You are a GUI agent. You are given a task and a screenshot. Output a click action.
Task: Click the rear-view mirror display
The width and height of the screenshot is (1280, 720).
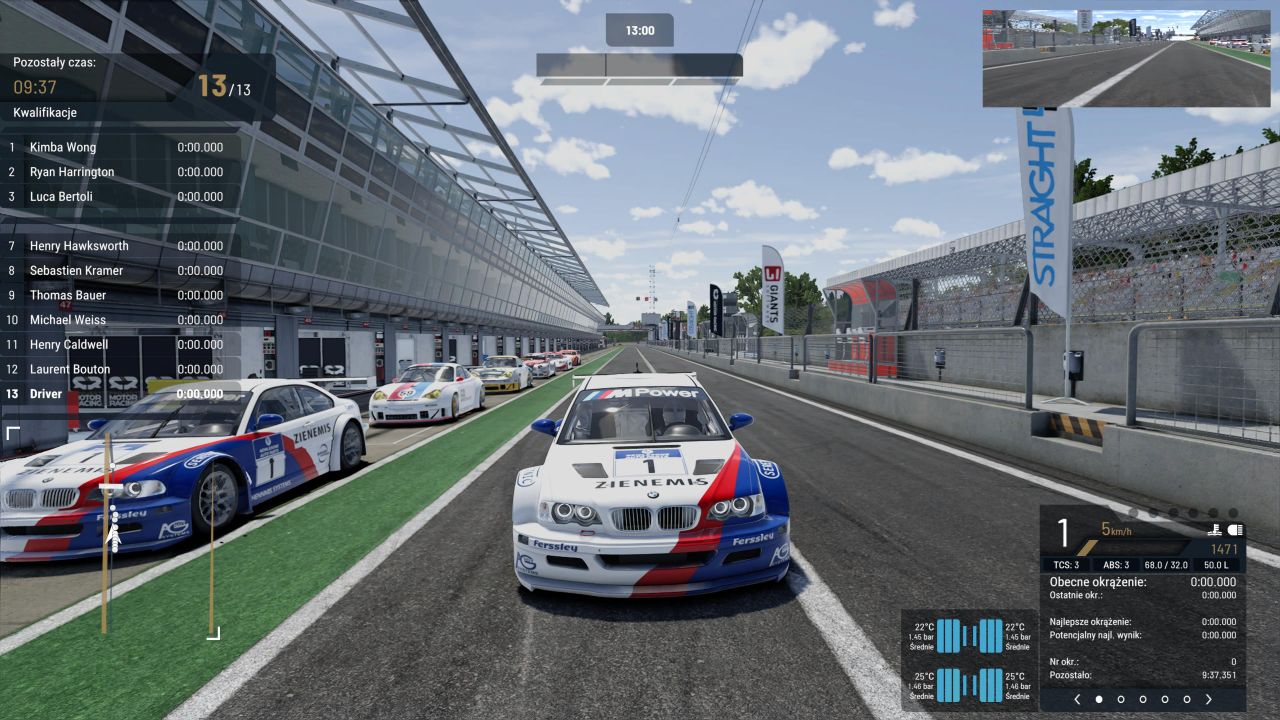pos(1126,58)
